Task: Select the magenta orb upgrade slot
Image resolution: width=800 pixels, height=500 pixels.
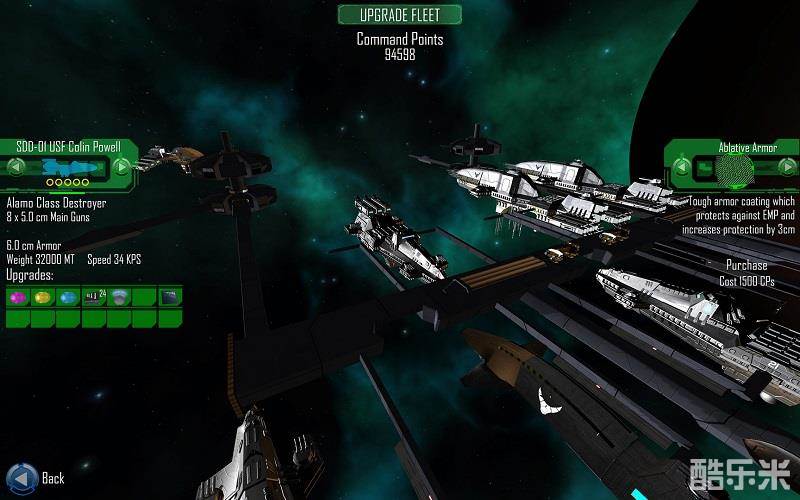Action: 18,297
